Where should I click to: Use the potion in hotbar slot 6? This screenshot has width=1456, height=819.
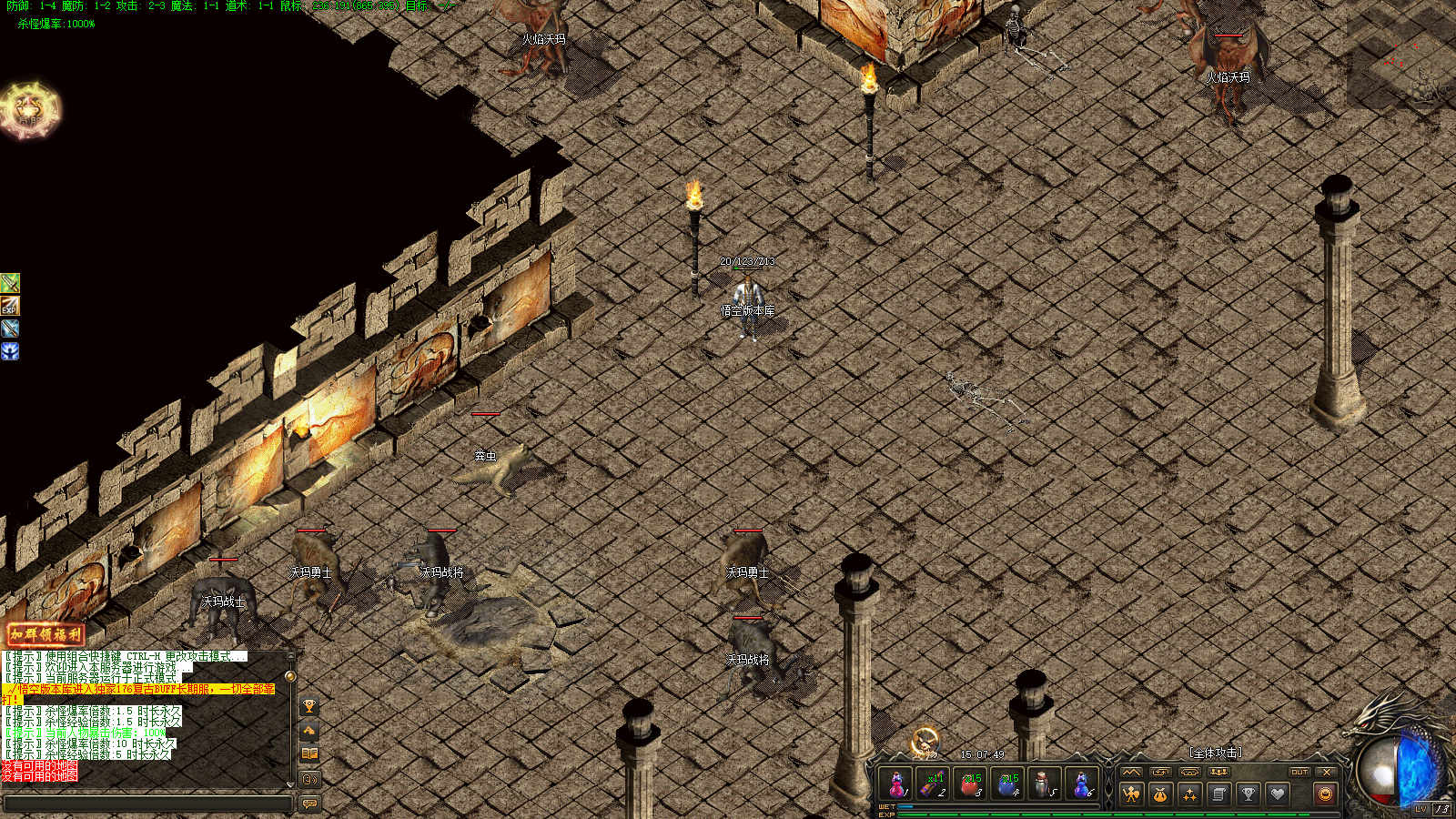(x=1081, y=784)
